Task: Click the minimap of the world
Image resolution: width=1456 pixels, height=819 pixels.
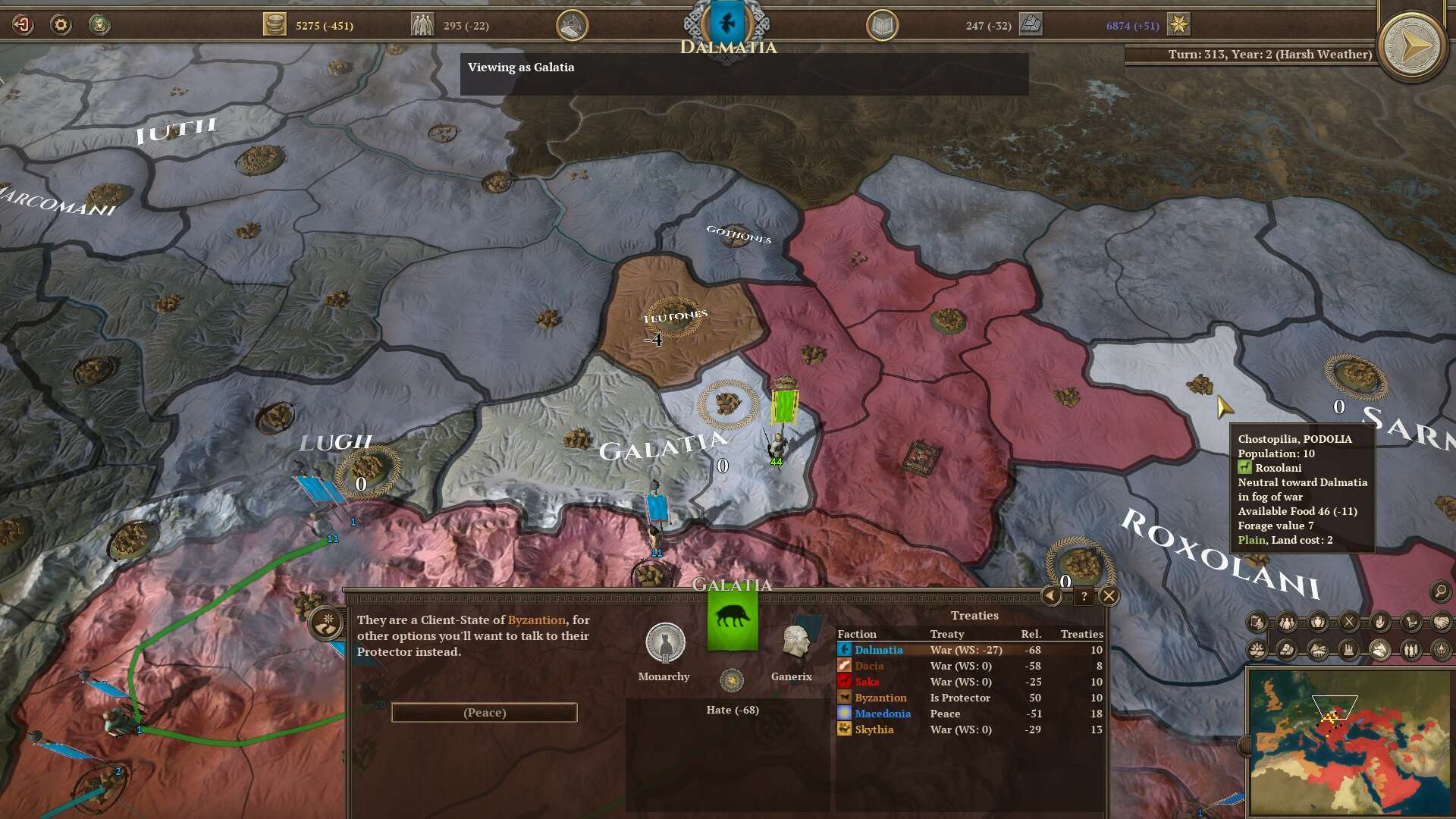Action: pyautogui.click(x=1350, y=742)
